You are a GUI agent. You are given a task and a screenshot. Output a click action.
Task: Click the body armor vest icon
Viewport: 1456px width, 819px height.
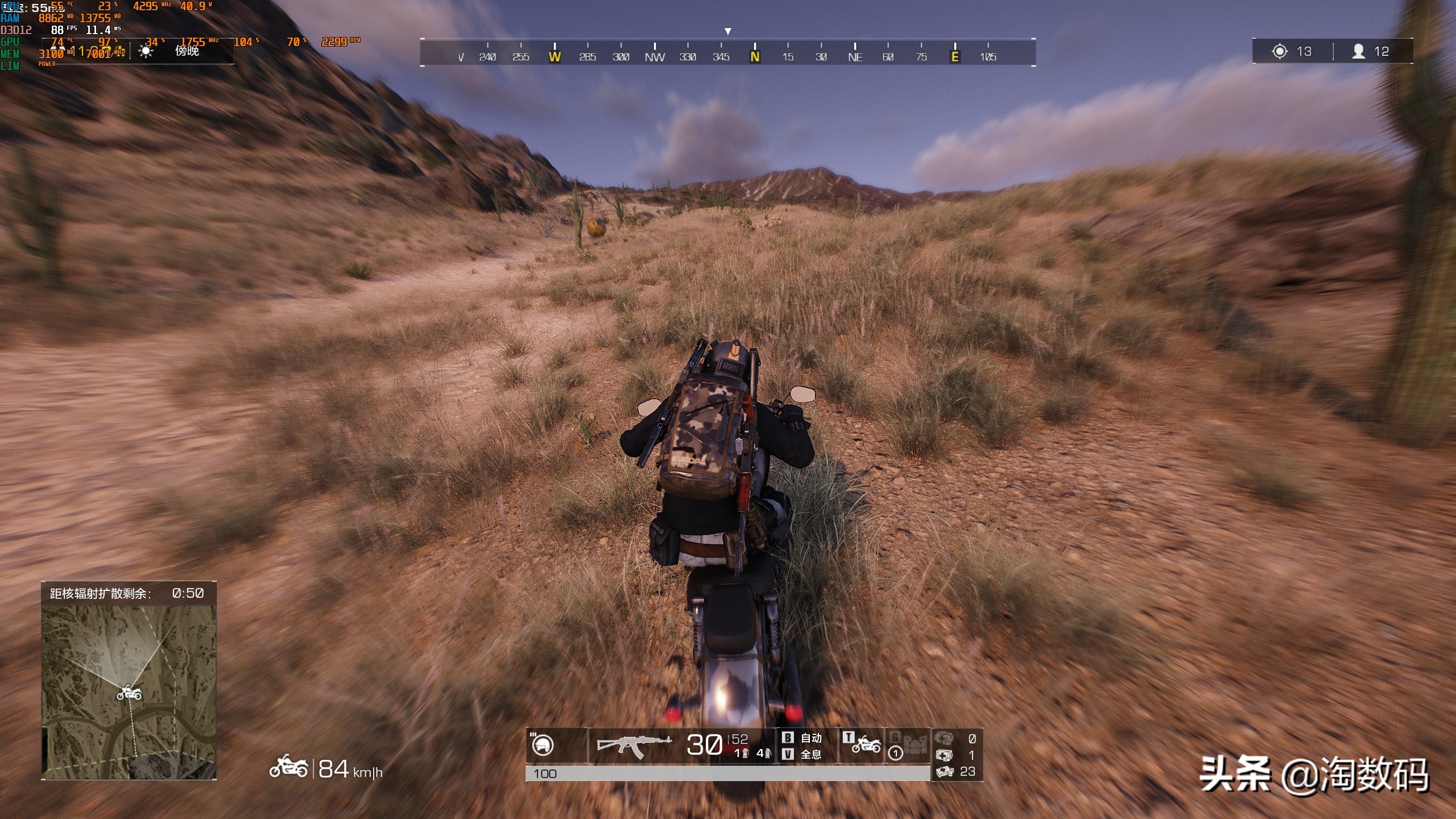click(915, 743)
